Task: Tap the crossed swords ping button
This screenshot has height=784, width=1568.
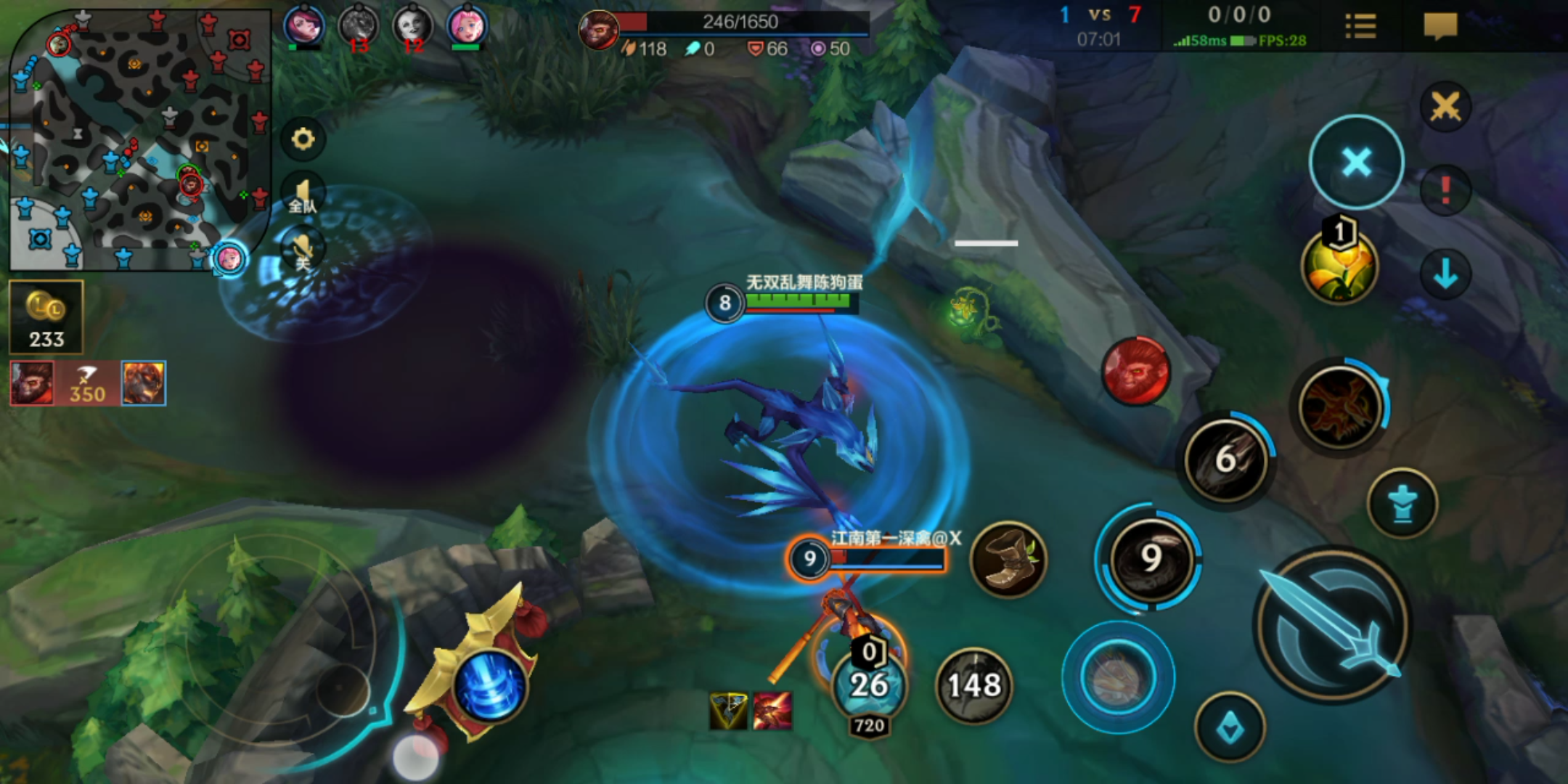Action: 1445,107
